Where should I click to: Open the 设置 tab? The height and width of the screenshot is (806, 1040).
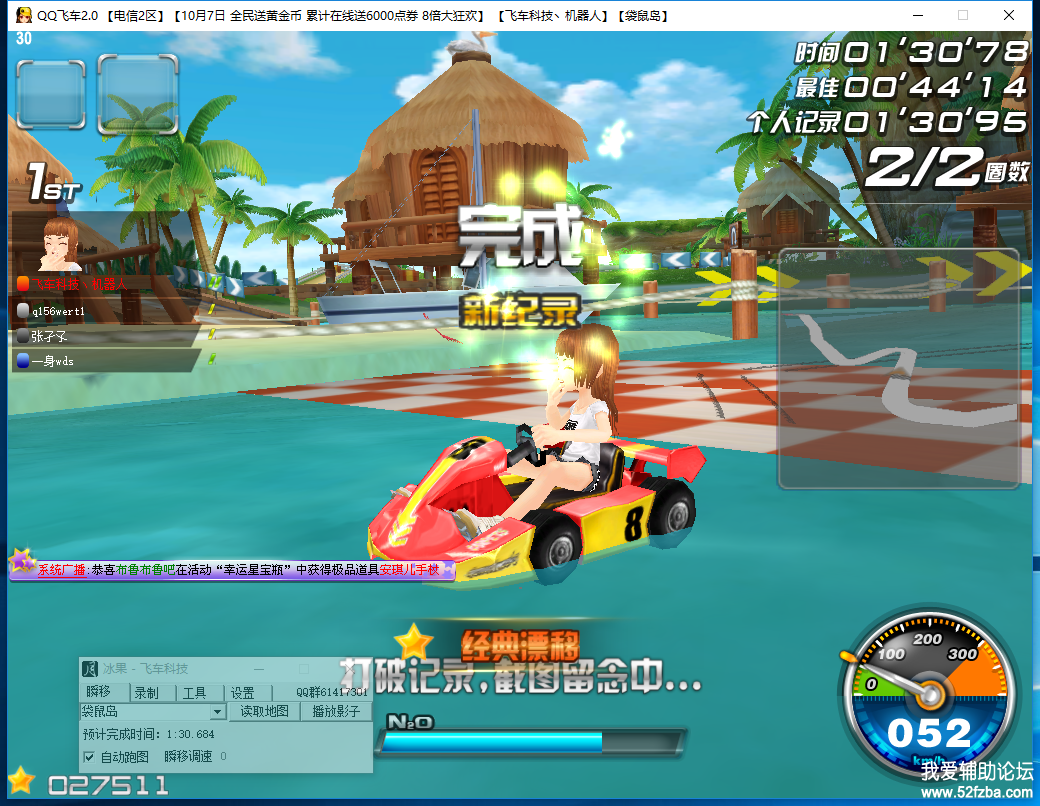point(242,693)
